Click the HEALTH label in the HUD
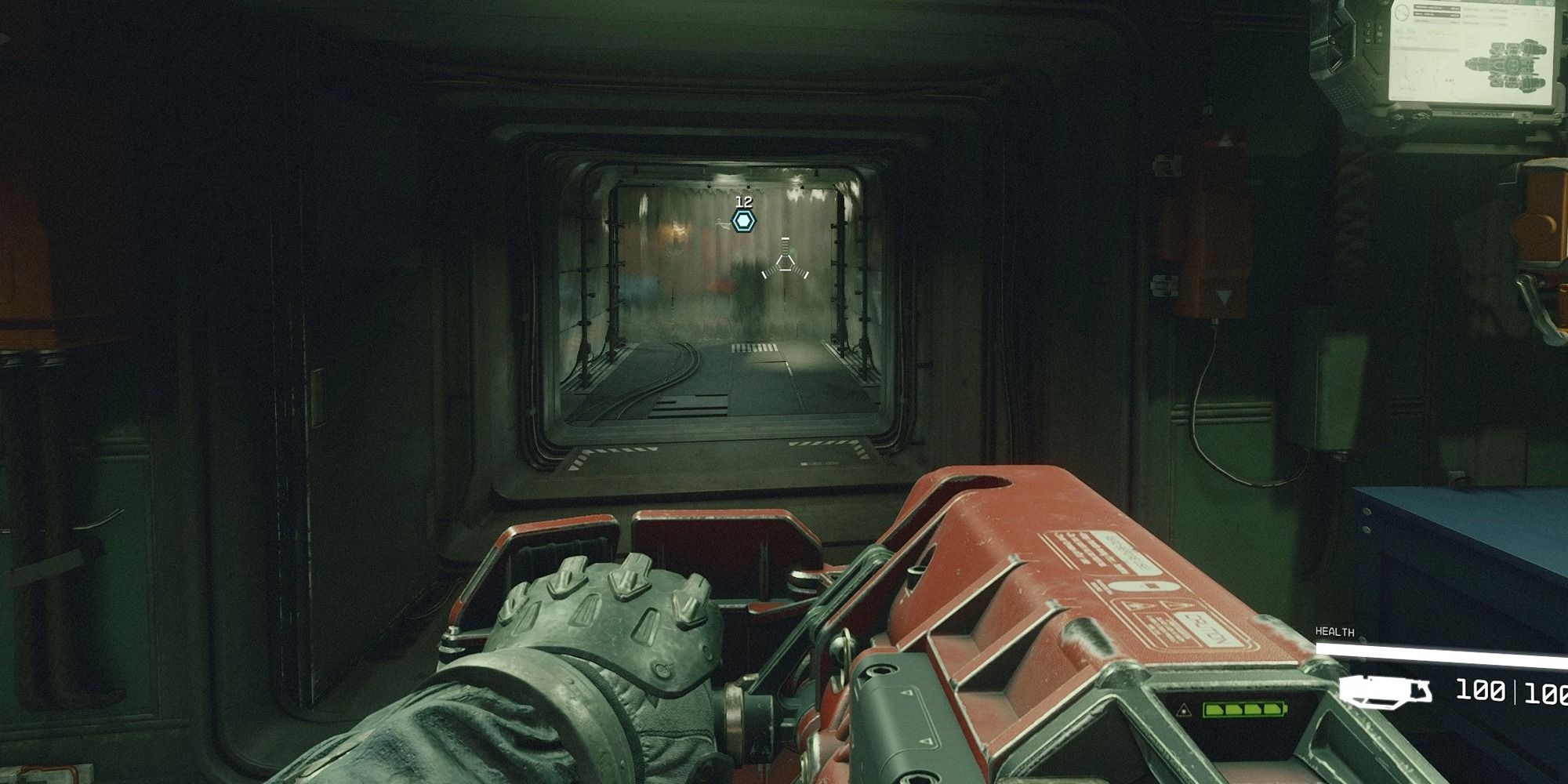This screenshot has width=1568, height=784. pyautogui.click(x=1335, y=631)
